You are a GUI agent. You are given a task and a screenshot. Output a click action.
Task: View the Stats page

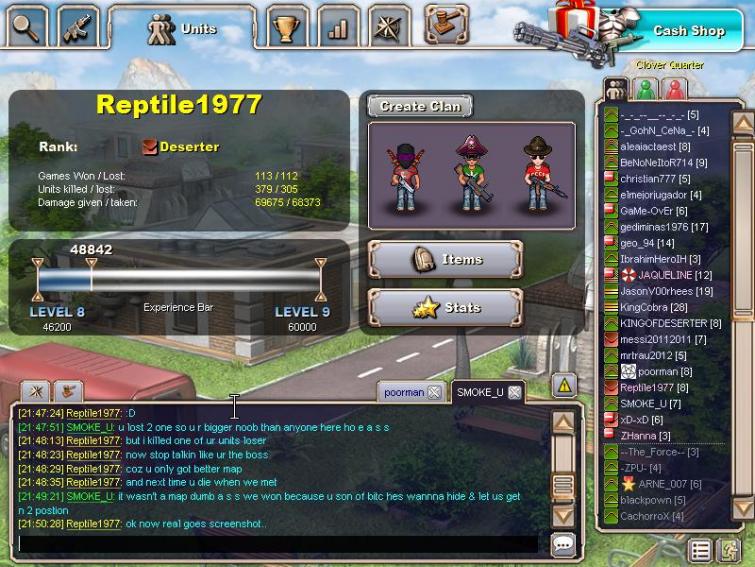(446, 308)
